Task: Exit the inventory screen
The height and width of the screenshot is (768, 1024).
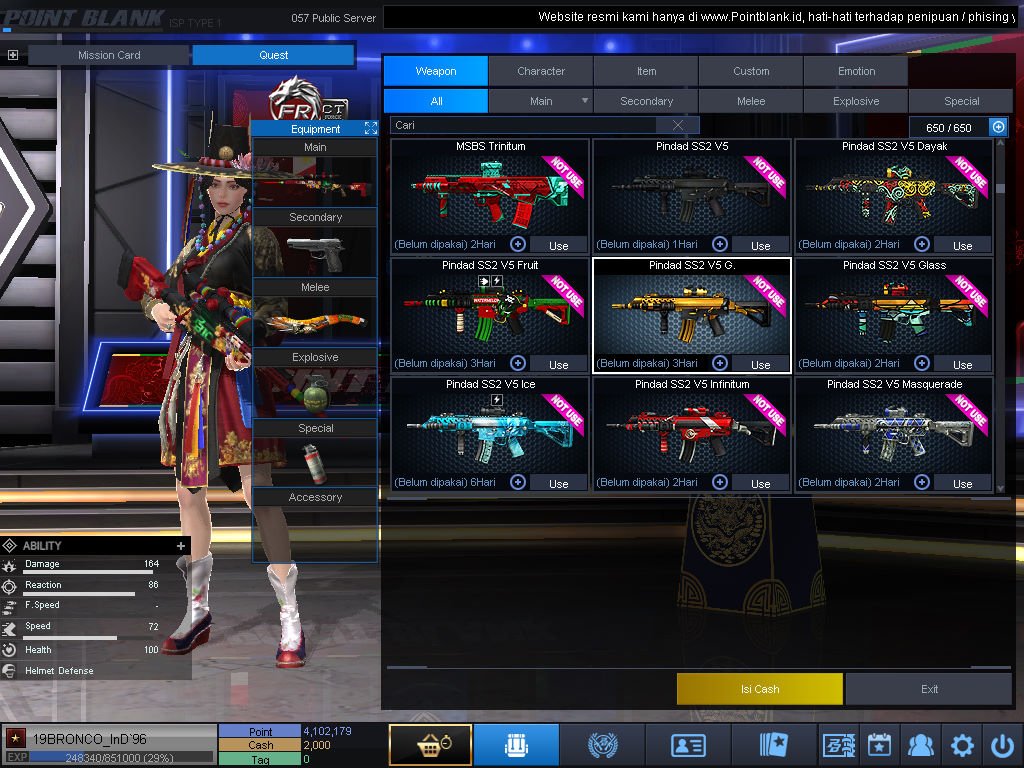Action: coord(929,689)
